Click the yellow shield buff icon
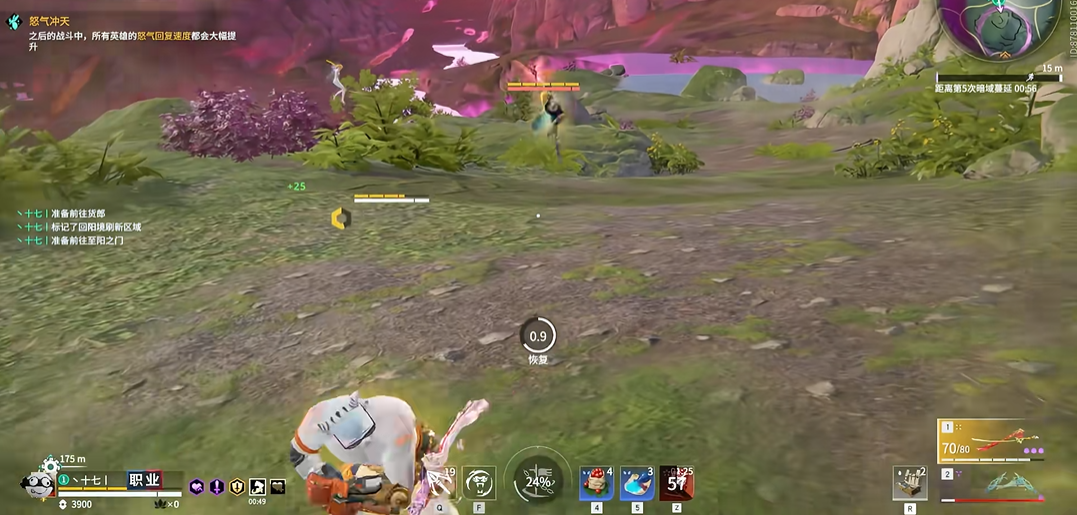Screen dimensions: 1077x515 click(x=237, y=487)
